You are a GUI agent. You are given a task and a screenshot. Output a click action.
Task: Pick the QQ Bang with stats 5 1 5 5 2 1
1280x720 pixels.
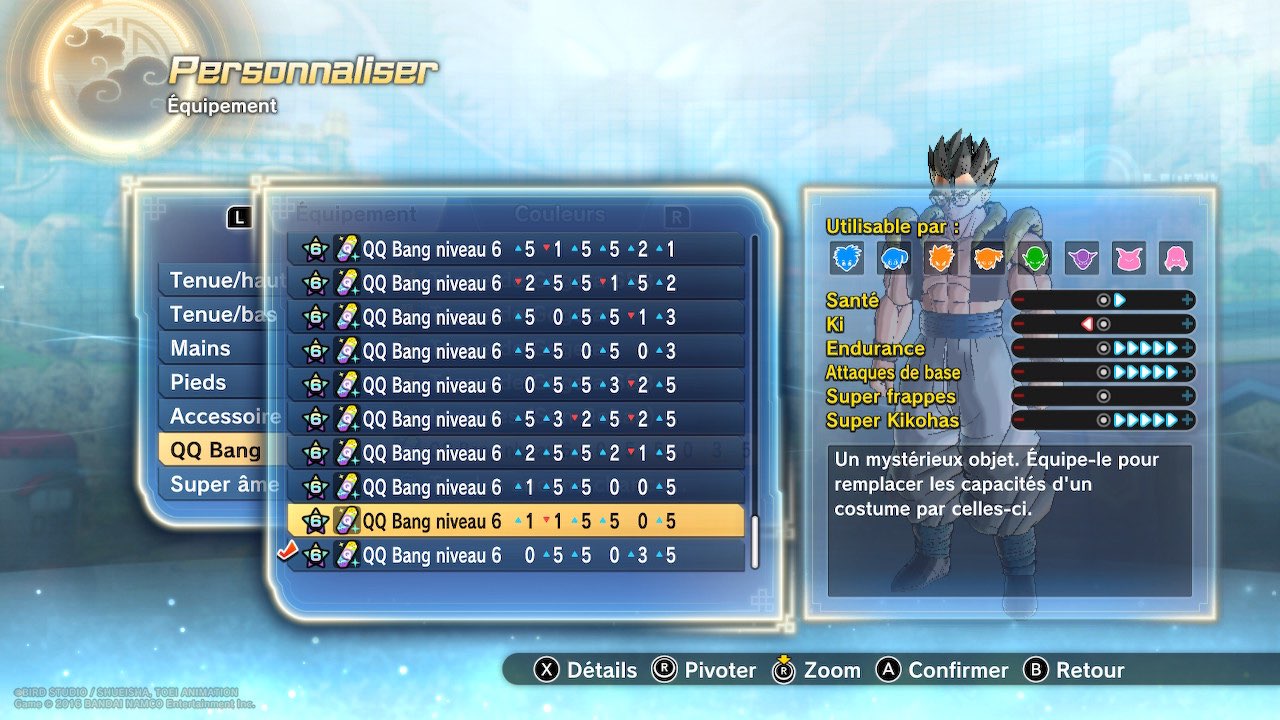(515, 250)
